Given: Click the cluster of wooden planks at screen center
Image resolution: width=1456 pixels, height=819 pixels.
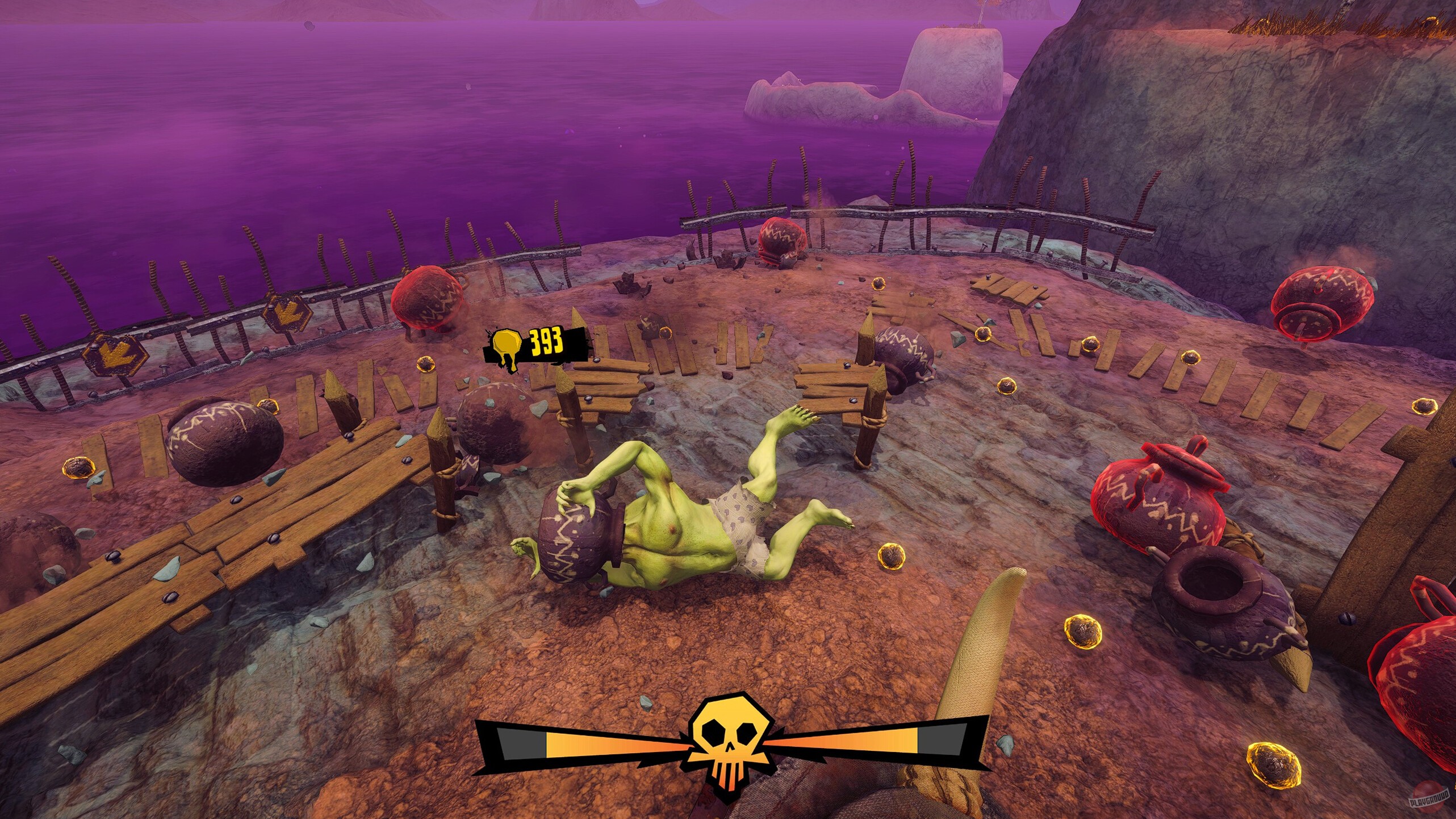Looking at the screenshot, I should (698, 352).
